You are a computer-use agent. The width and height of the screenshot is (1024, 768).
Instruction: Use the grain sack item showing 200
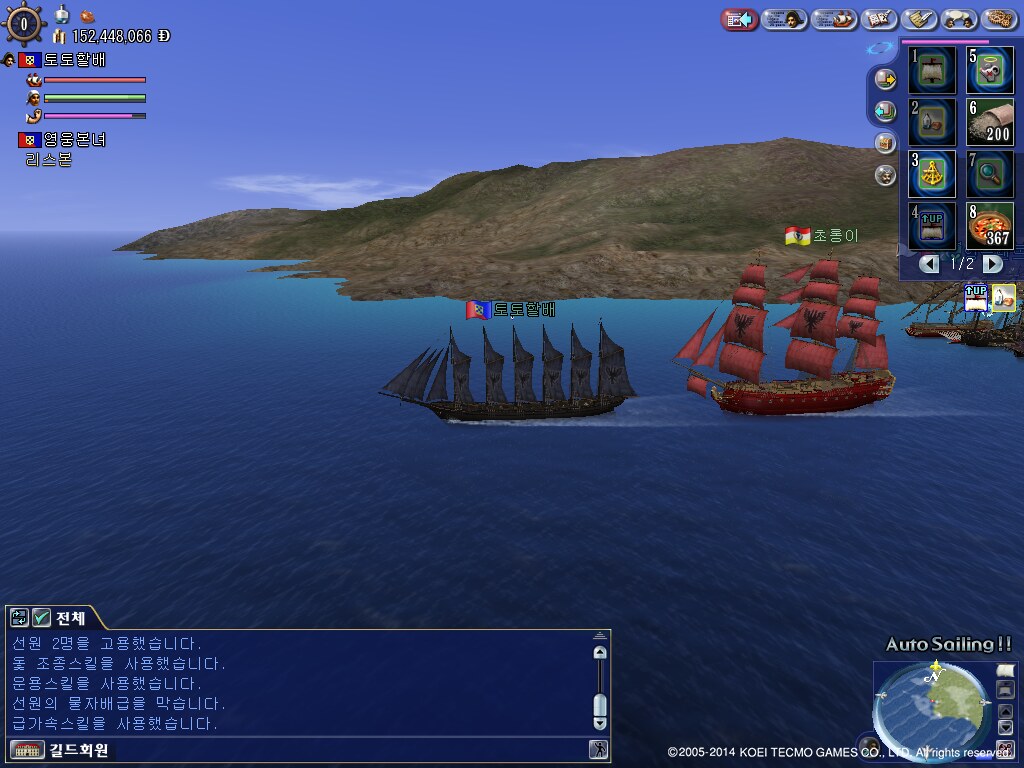[x=990, y=122]
